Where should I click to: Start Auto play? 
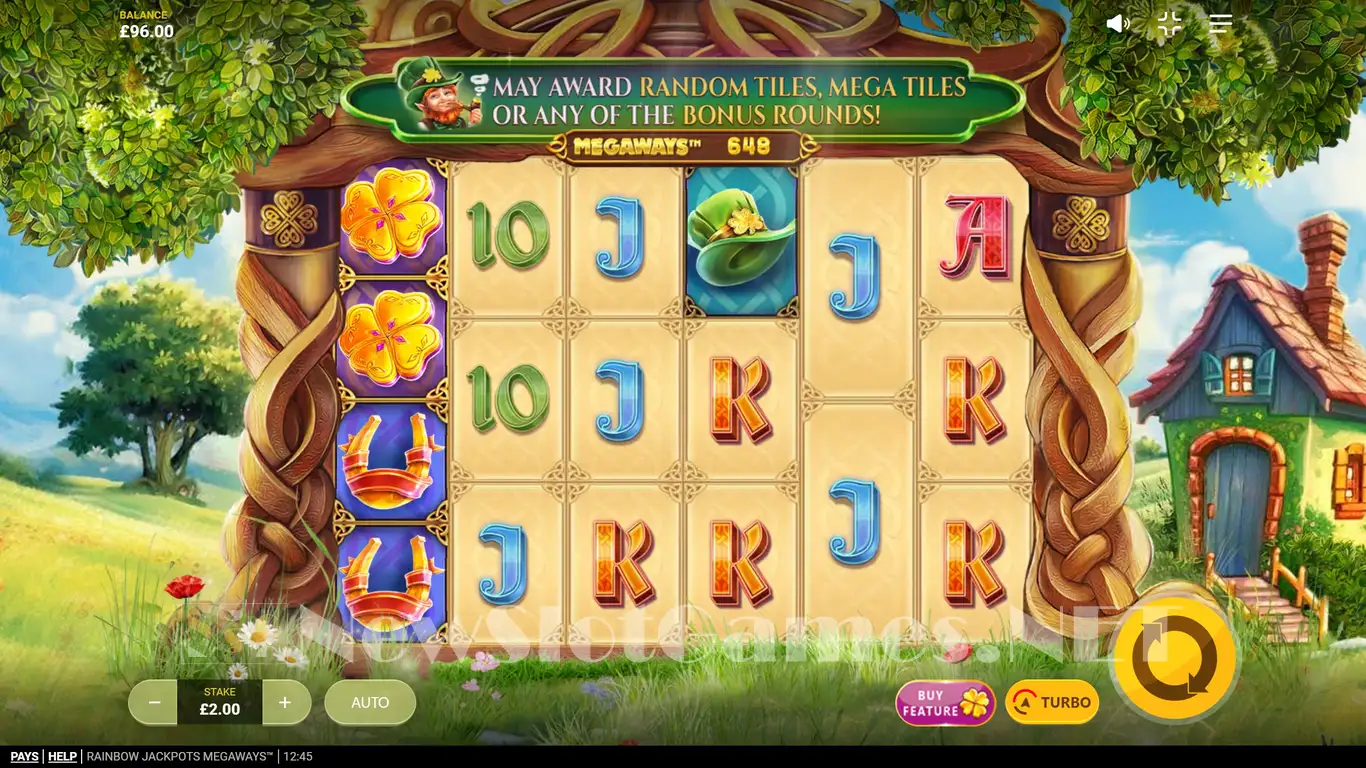[370, 702]
